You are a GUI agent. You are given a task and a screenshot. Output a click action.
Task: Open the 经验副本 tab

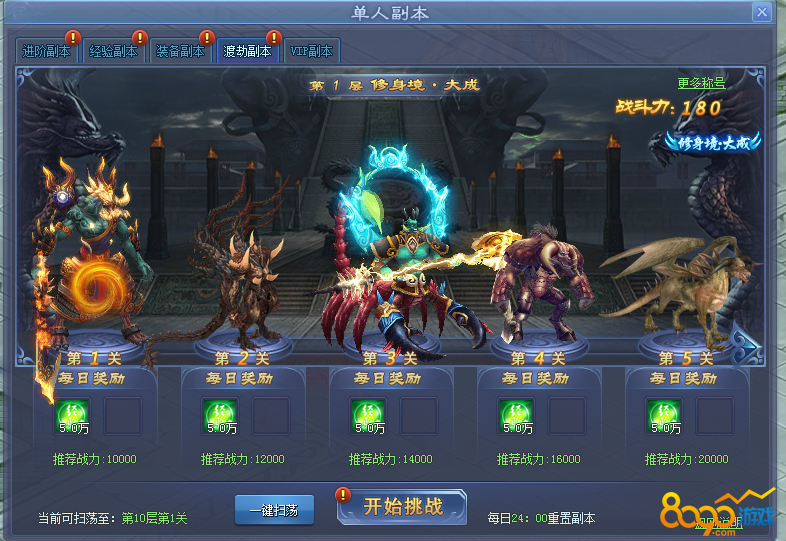click(113, 51)
